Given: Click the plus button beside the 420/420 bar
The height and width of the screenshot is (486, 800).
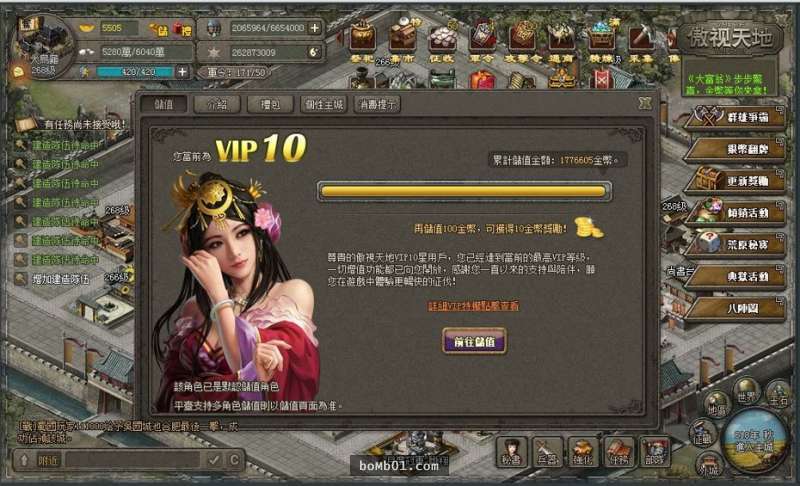Looking at the screenshot, I should click(x=182, y=72).
